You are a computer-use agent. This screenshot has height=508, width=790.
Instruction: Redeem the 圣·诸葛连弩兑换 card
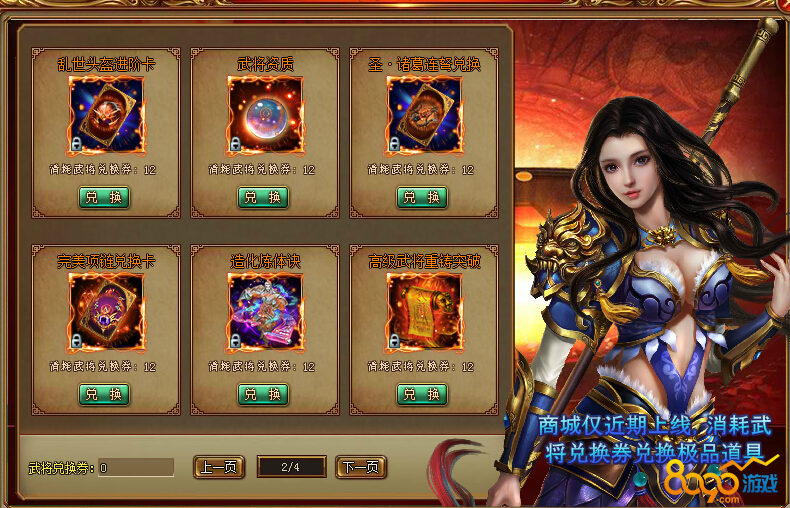click(x=423, y=197)
